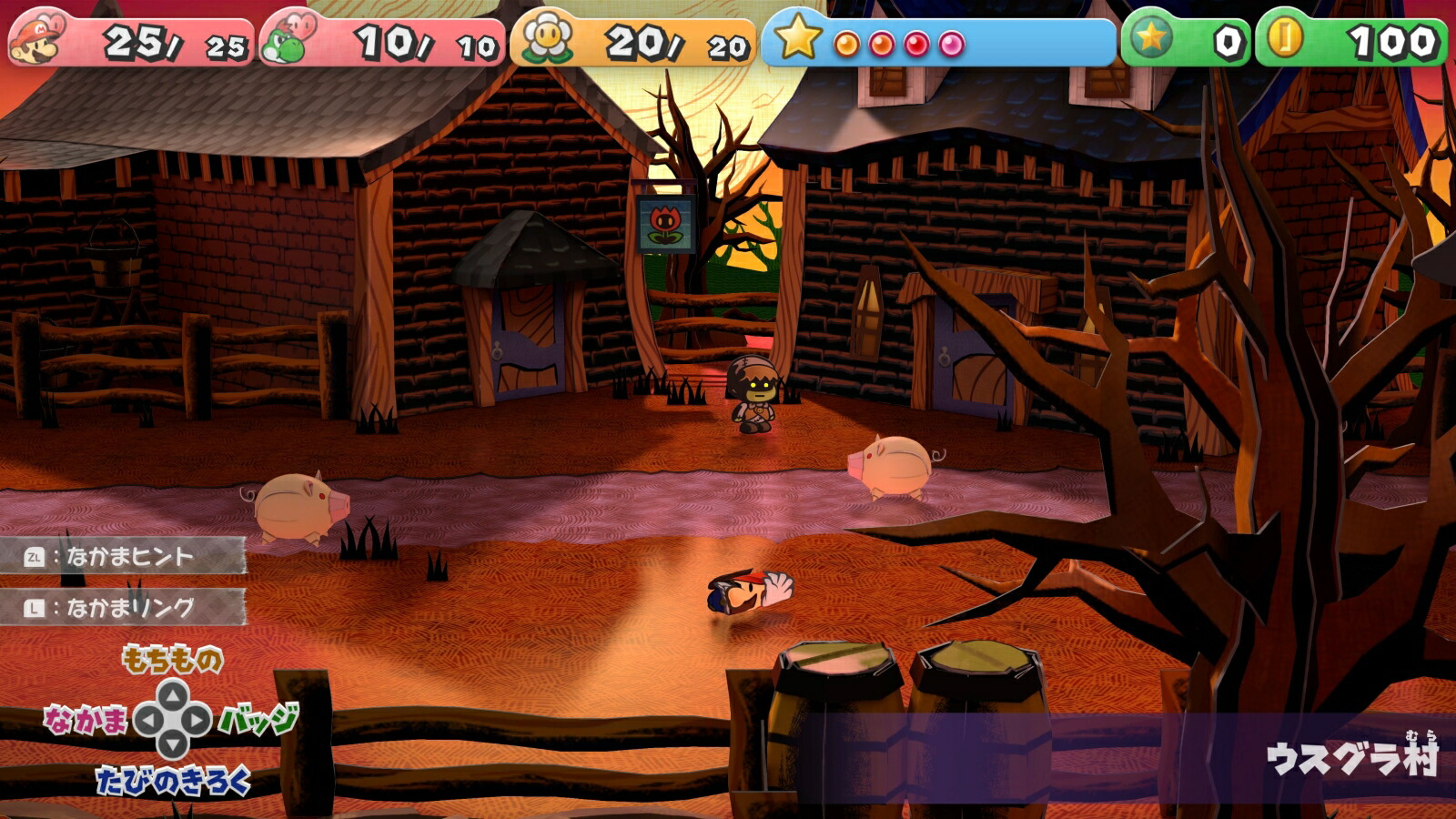This screenshot has width=1456, height=819.
Task: Select the なかまヒント partner hint panel
Action: pos(123,556)
